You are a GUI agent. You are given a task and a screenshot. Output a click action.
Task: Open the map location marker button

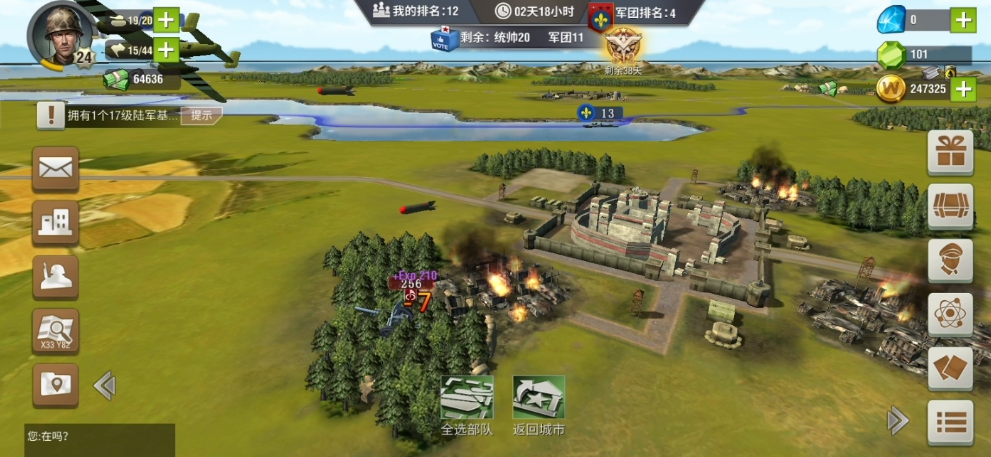pyautogui.click(x=56, y=384)
